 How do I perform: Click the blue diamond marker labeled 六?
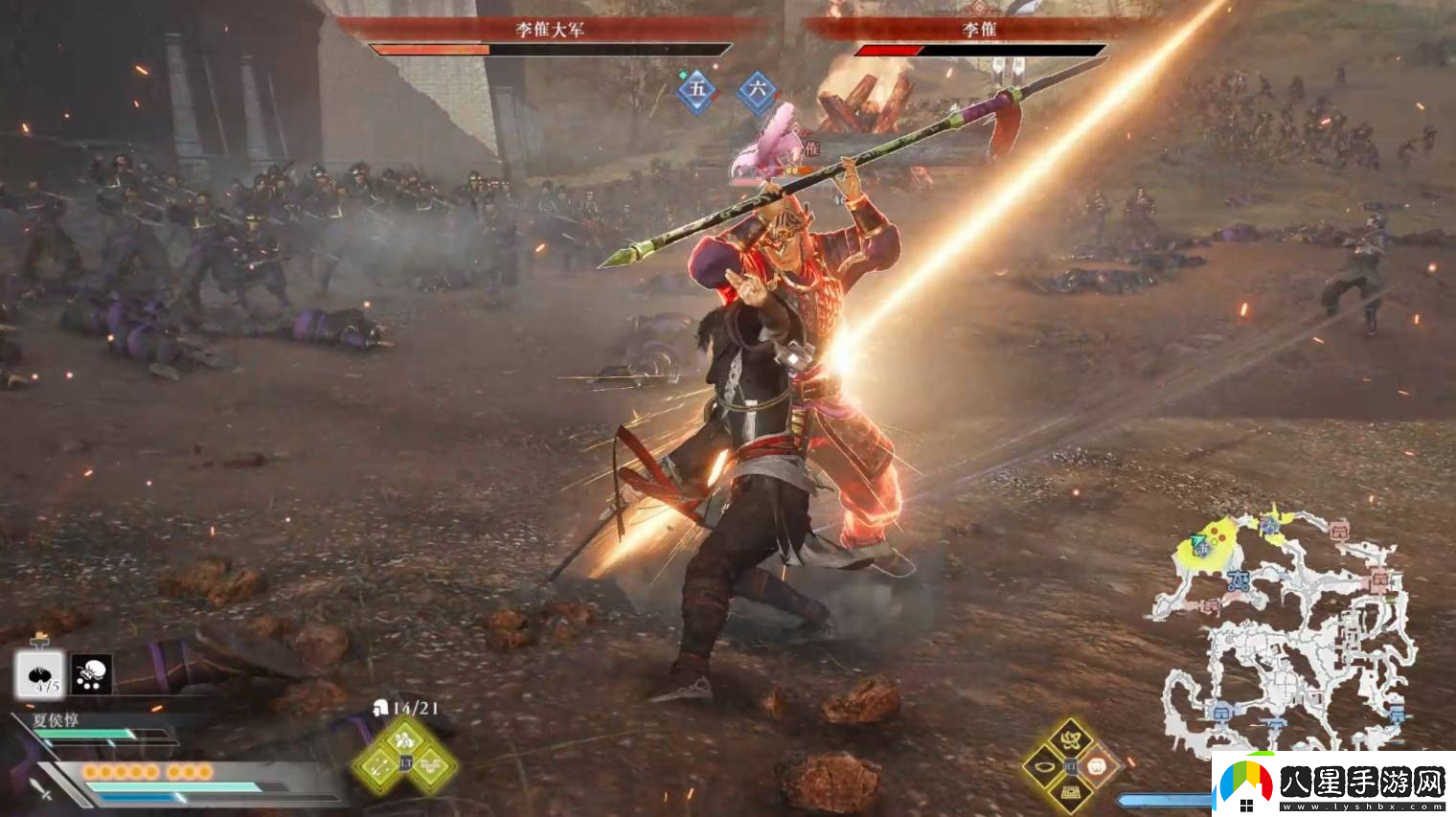pyautogui.click(x=757, y=91)
